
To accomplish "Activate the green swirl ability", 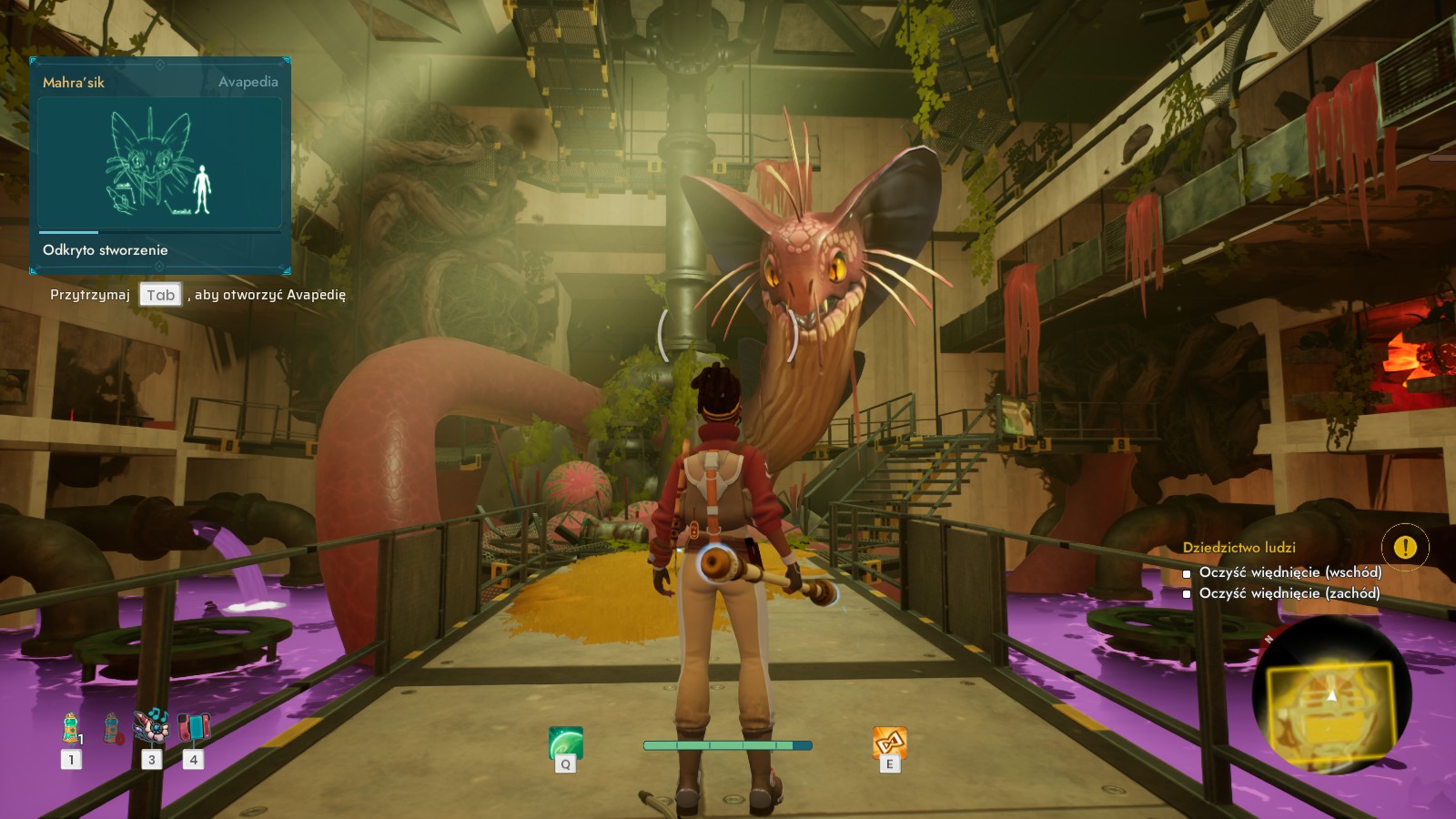I will [565, 743].
